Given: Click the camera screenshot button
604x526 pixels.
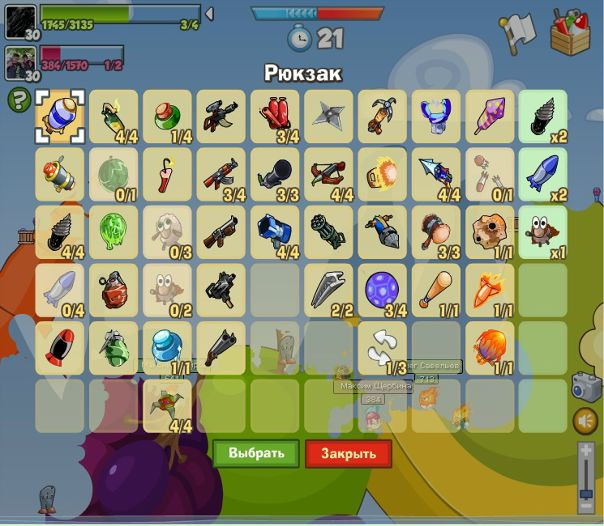Looking at the screenshot, I should click(x=585, y=386).
